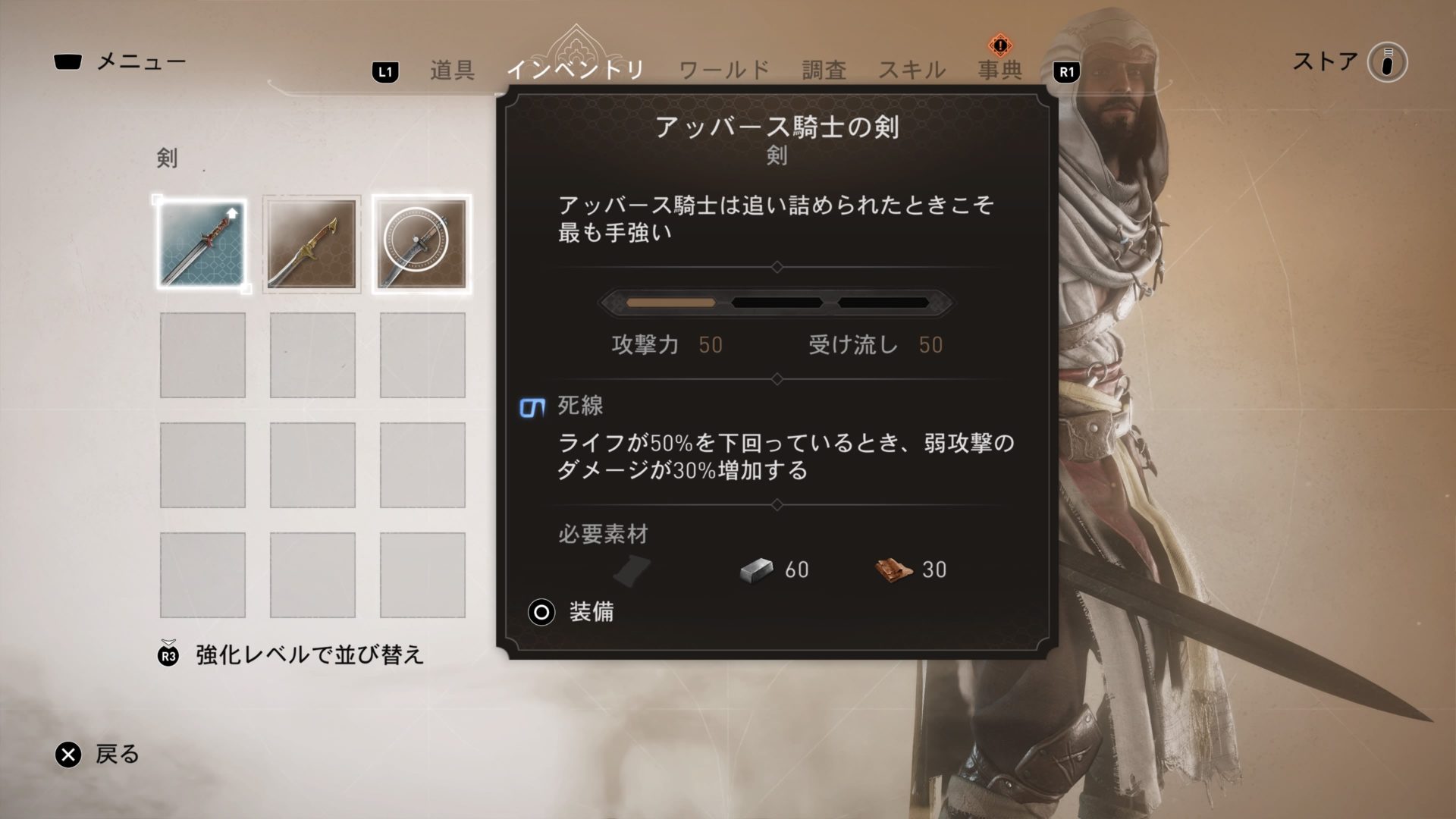Expand the 必要素材 section
Screen dimensions: 1456x819
tap(601, 535)
